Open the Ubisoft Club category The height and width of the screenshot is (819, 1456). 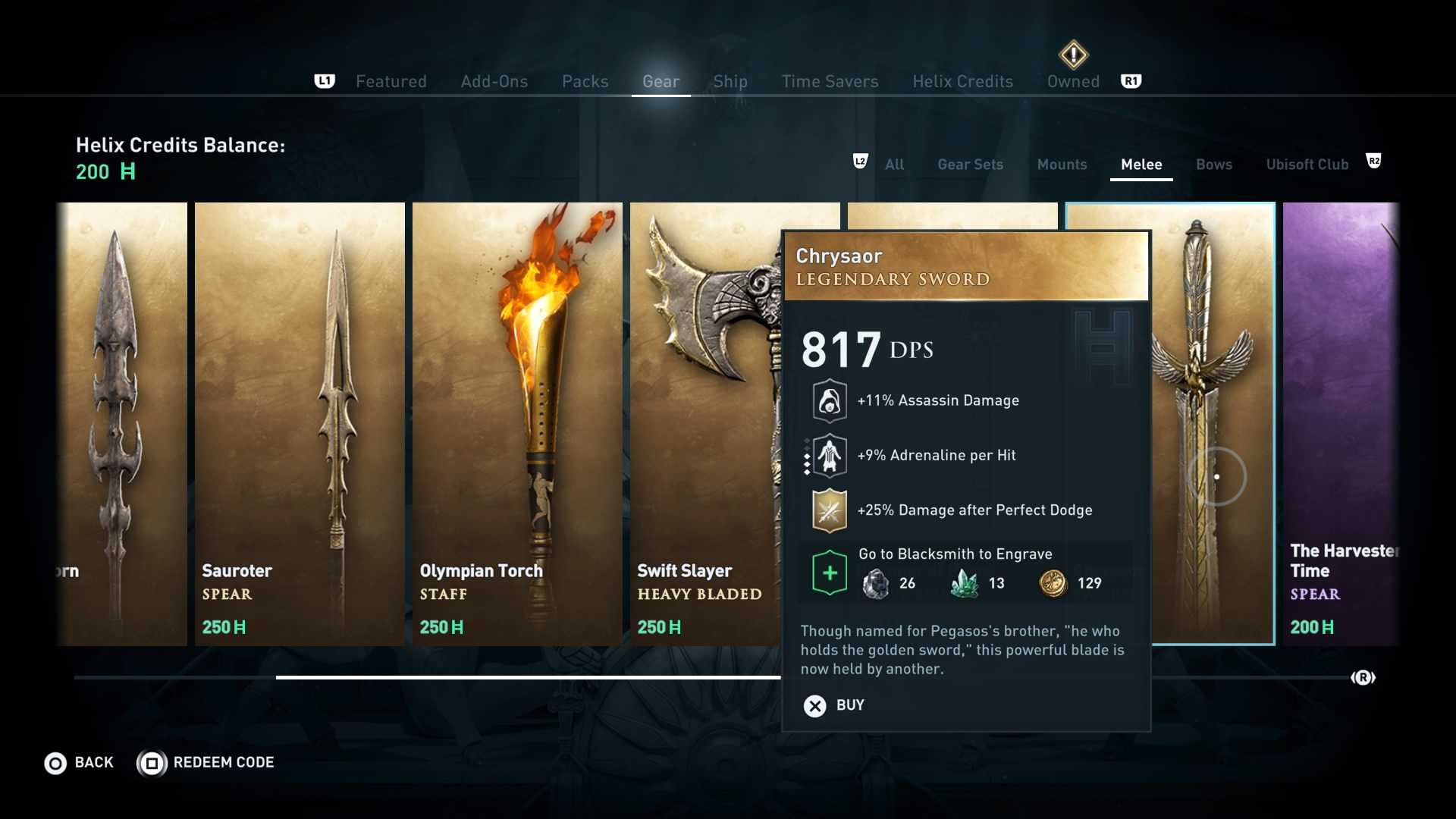(x=1307, y=165)
